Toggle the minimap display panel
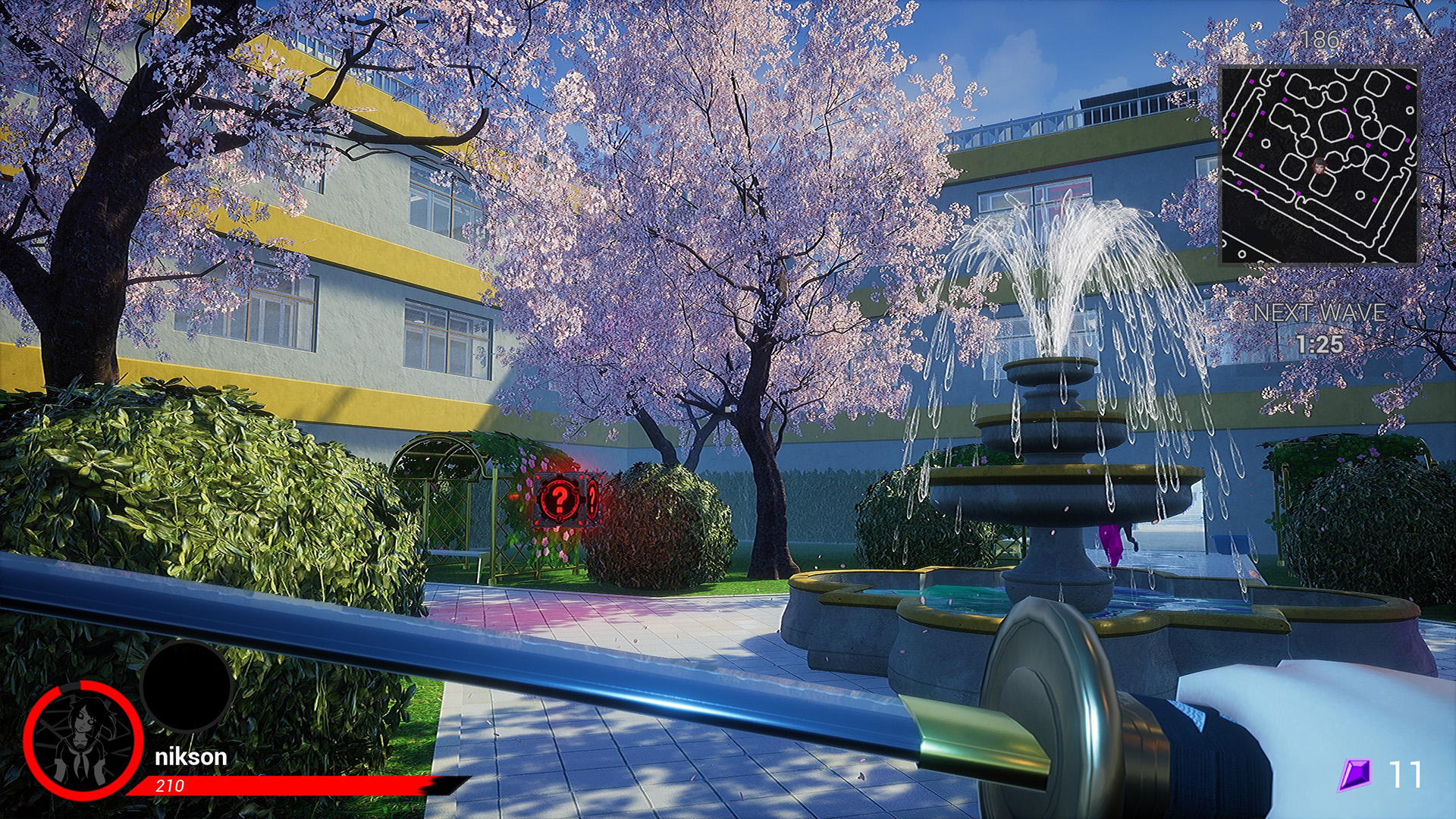Image resolution: width=1456 pixels, height=819 pixels. pyautogui.click(x=1319, y=167)
